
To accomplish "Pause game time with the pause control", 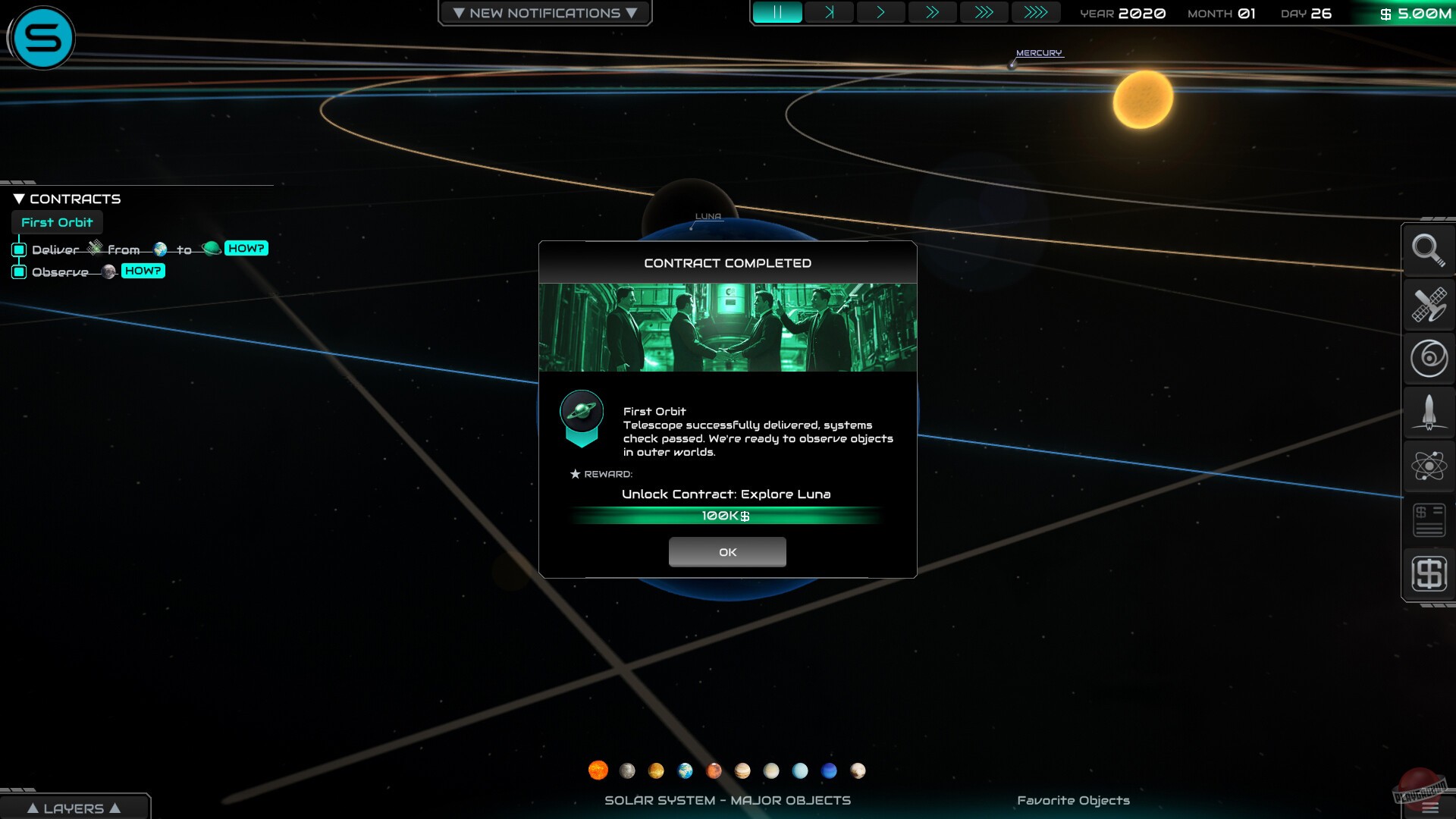I will coord(779,12).
